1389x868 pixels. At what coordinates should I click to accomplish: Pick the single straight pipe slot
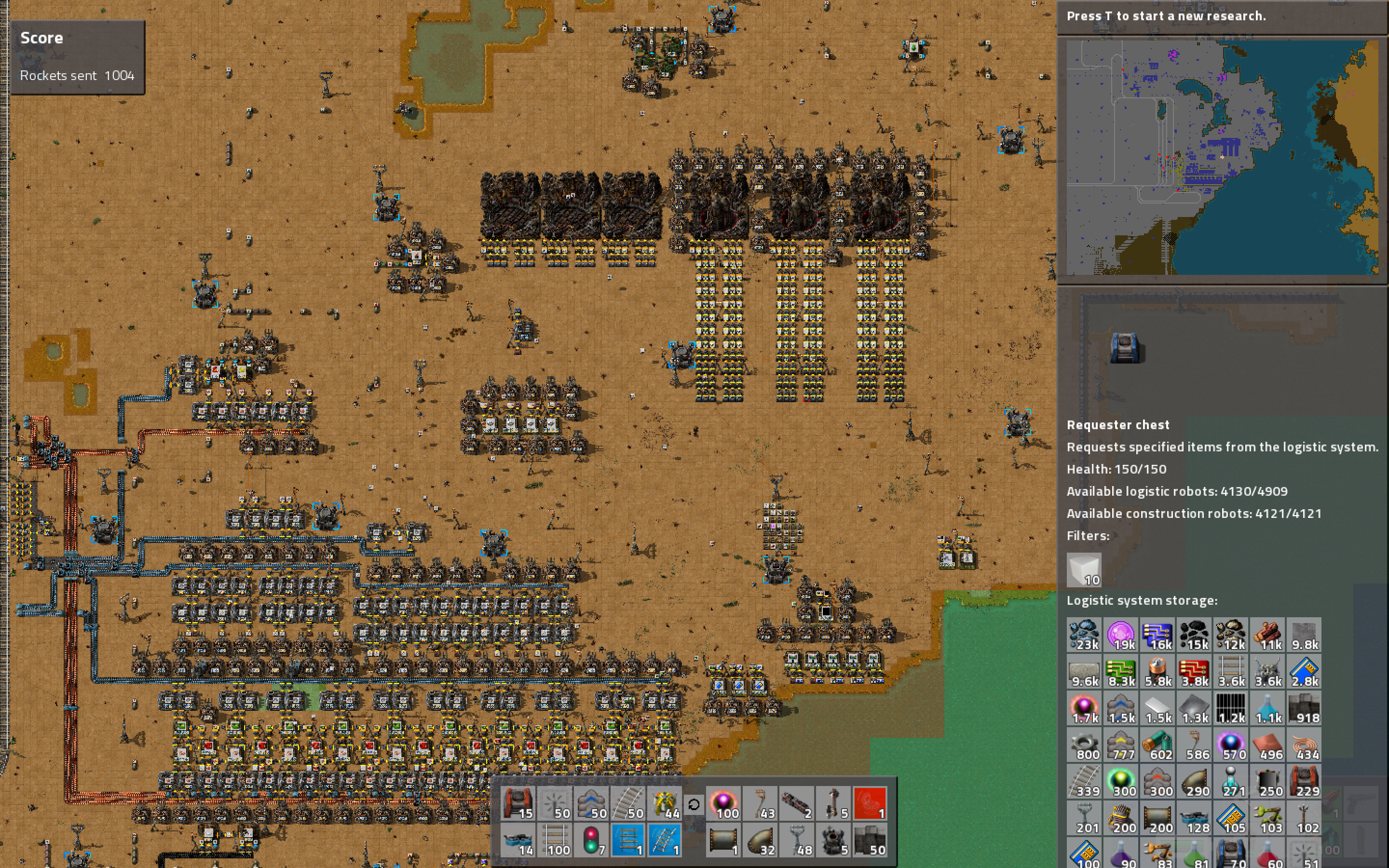coord(723,839)
